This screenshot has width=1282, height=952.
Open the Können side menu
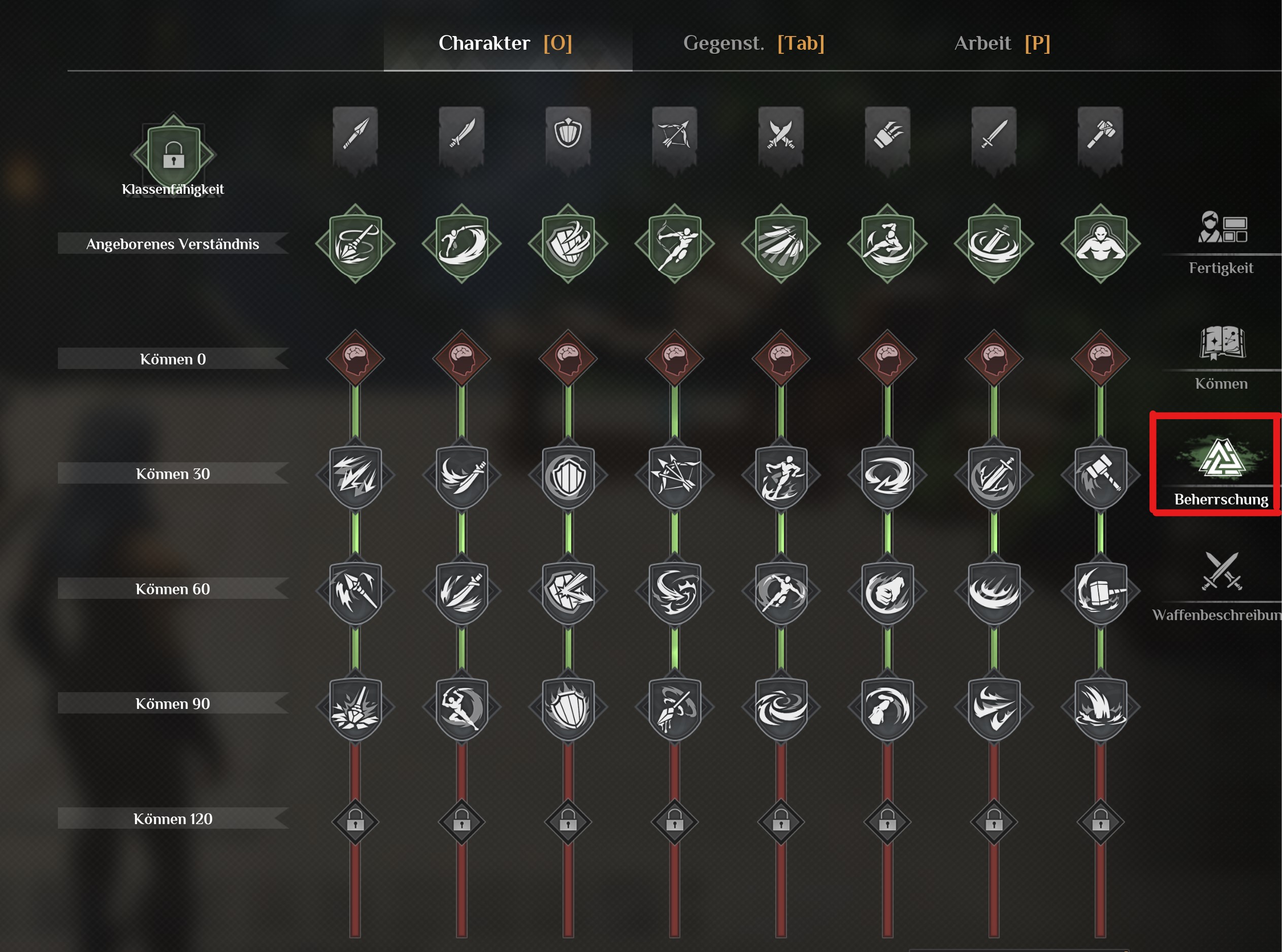1221,357
